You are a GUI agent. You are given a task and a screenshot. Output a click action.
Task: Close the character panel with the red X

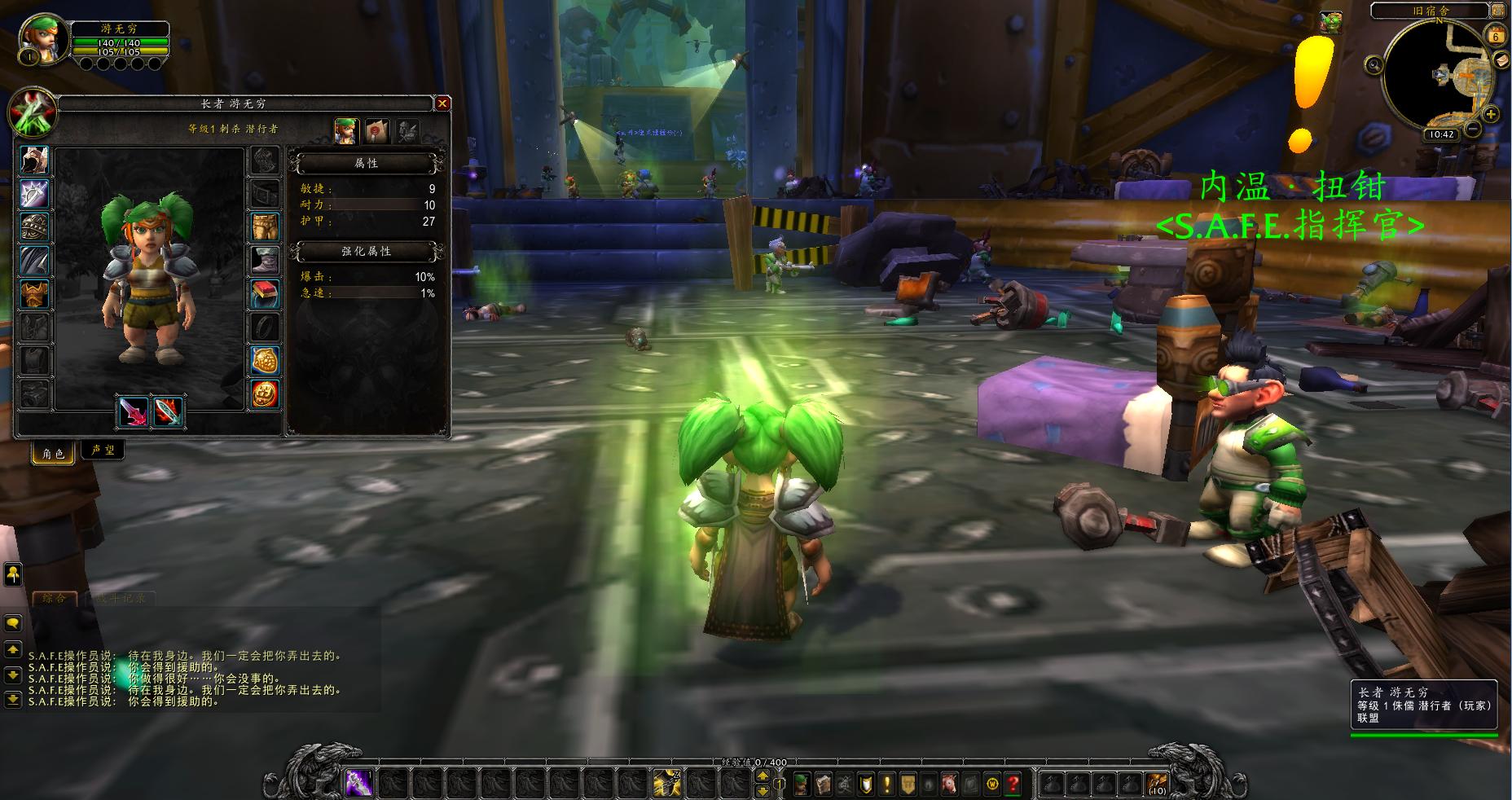[442, 103]
